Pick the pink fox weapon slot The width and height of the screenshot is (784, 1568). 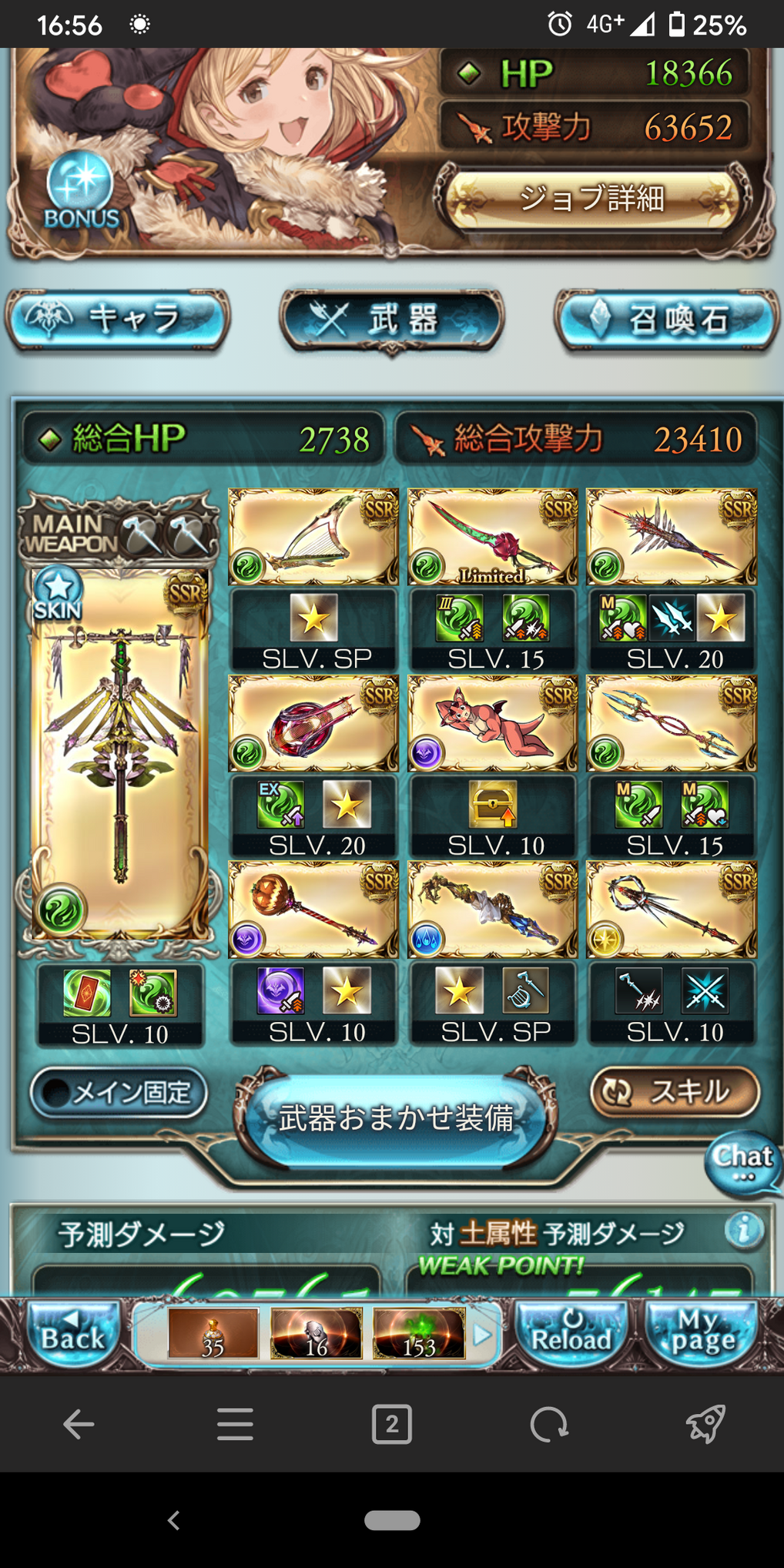click(492, 723)
